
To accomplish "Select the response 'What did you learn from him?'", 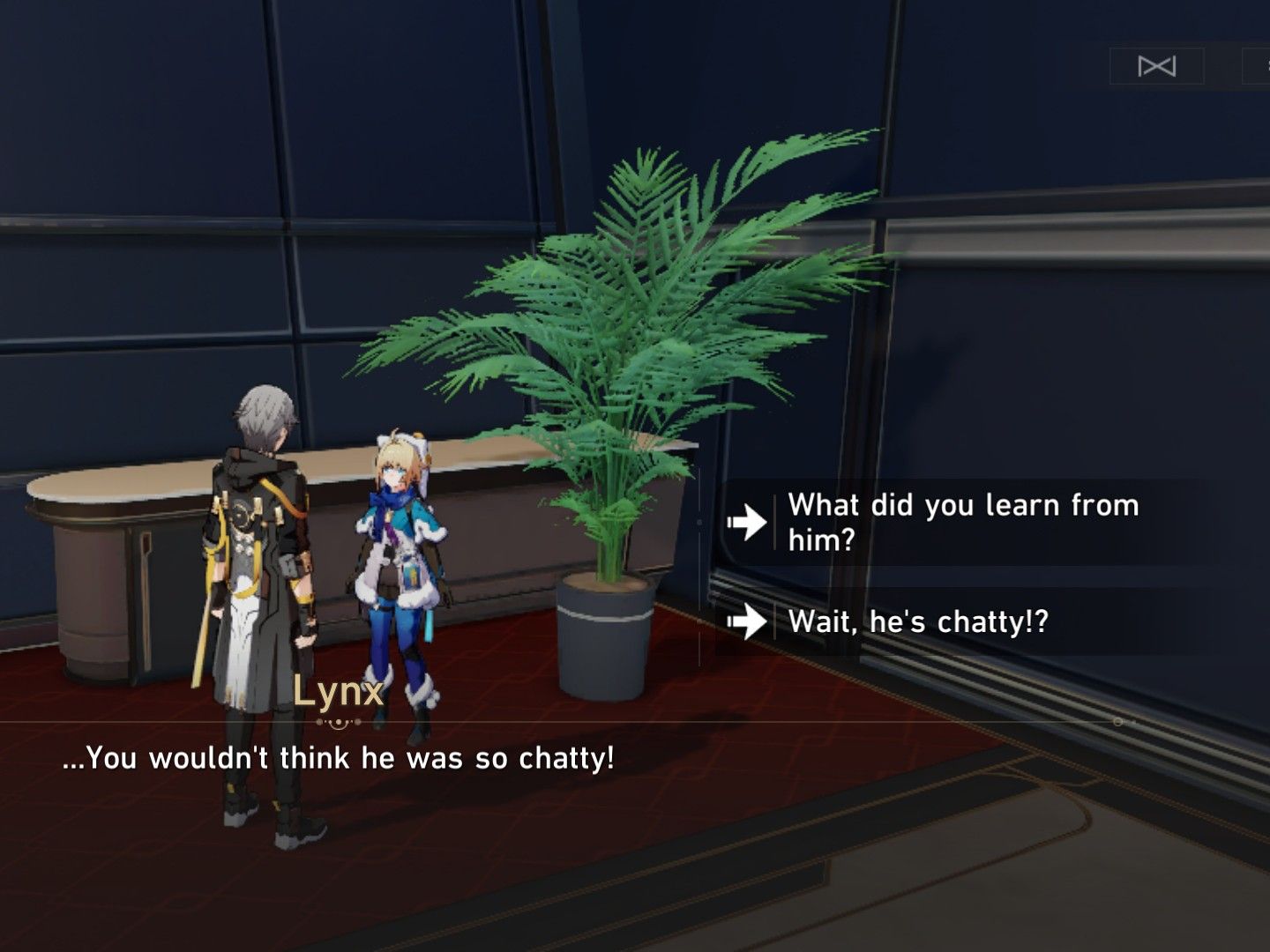I will (x=961, y=520).
